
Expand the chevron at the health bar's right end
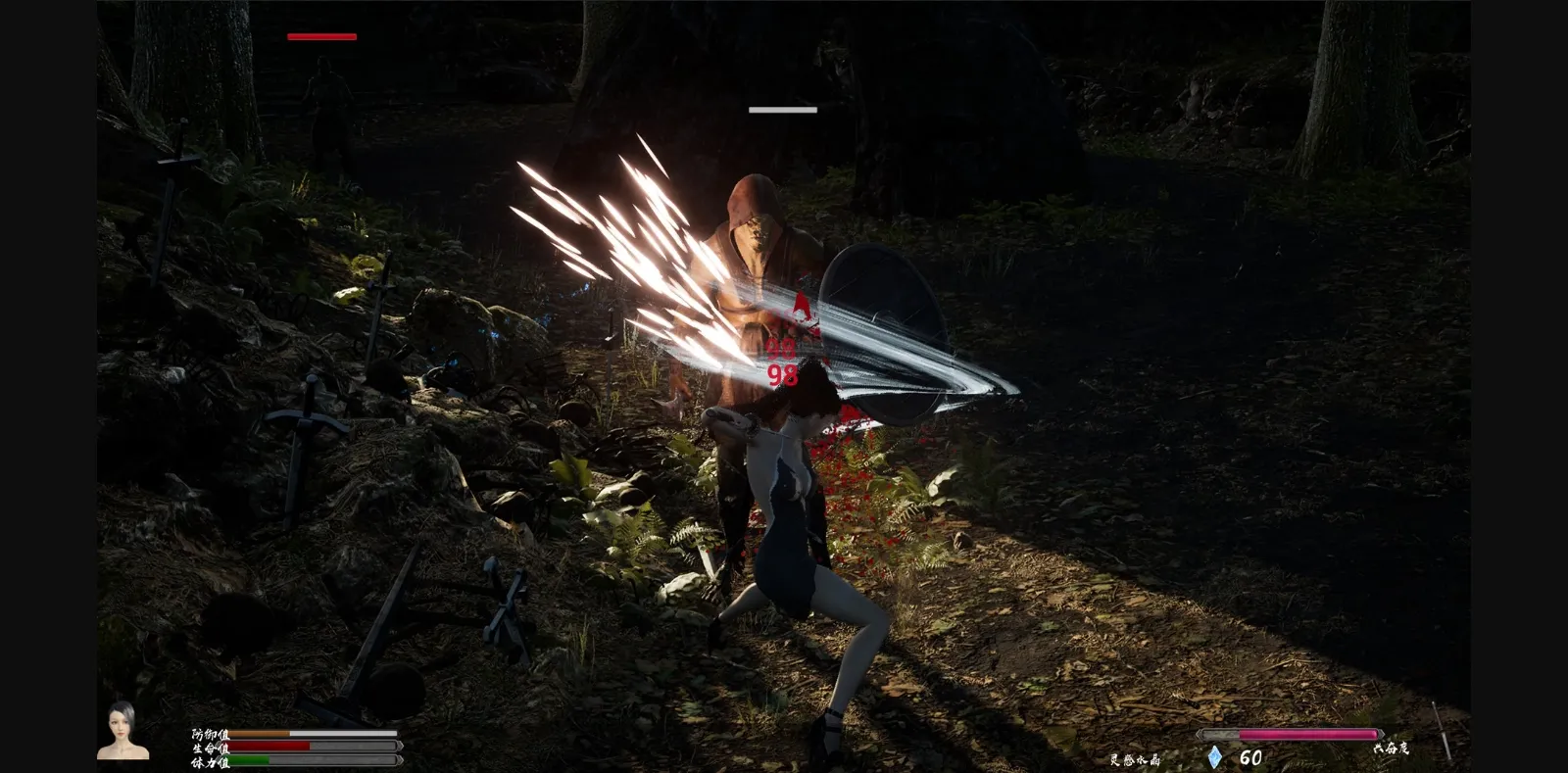click(x=400, y=746)
